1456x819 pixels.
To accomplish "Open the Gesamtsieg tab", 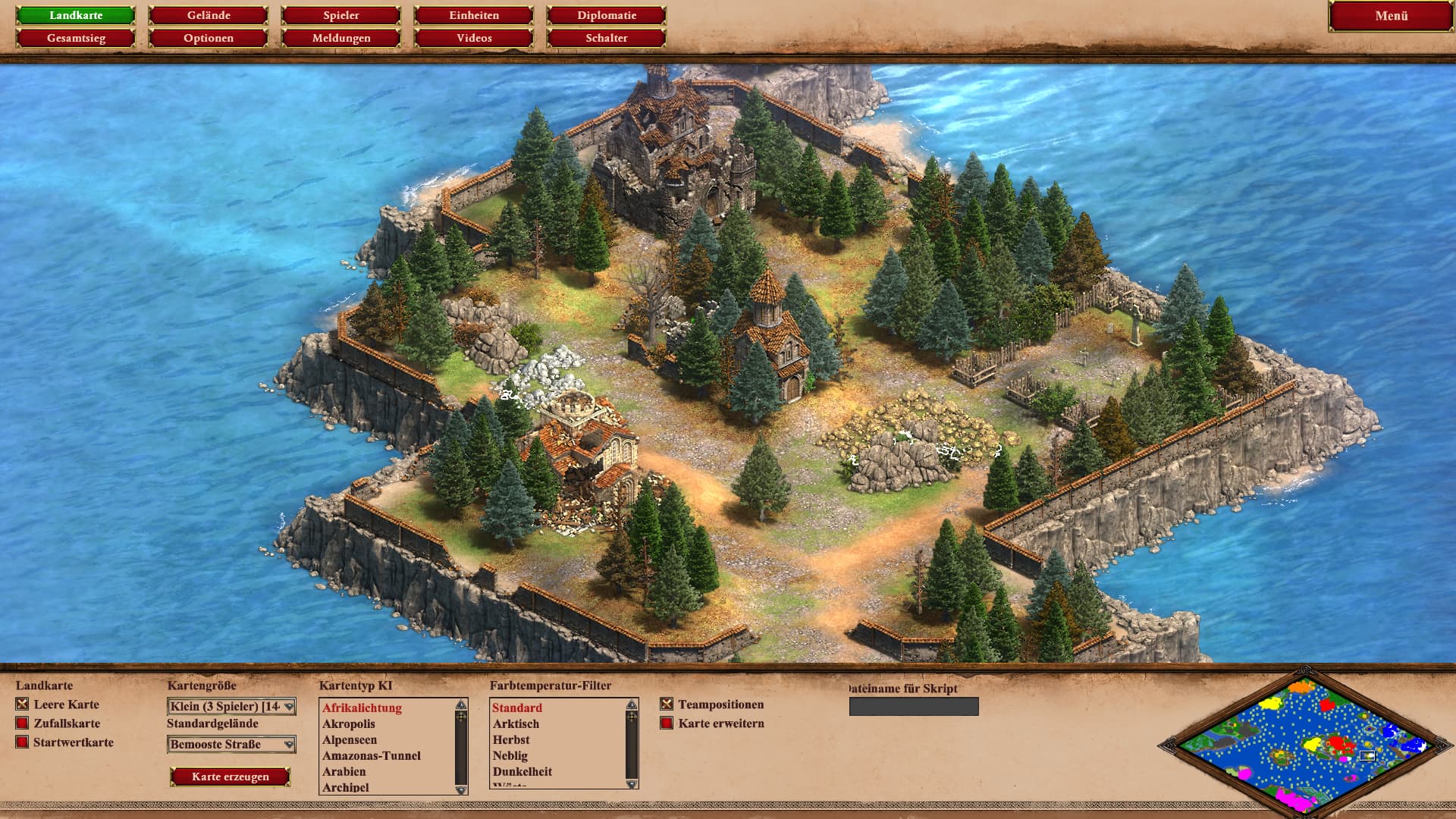I will point(76,38).
